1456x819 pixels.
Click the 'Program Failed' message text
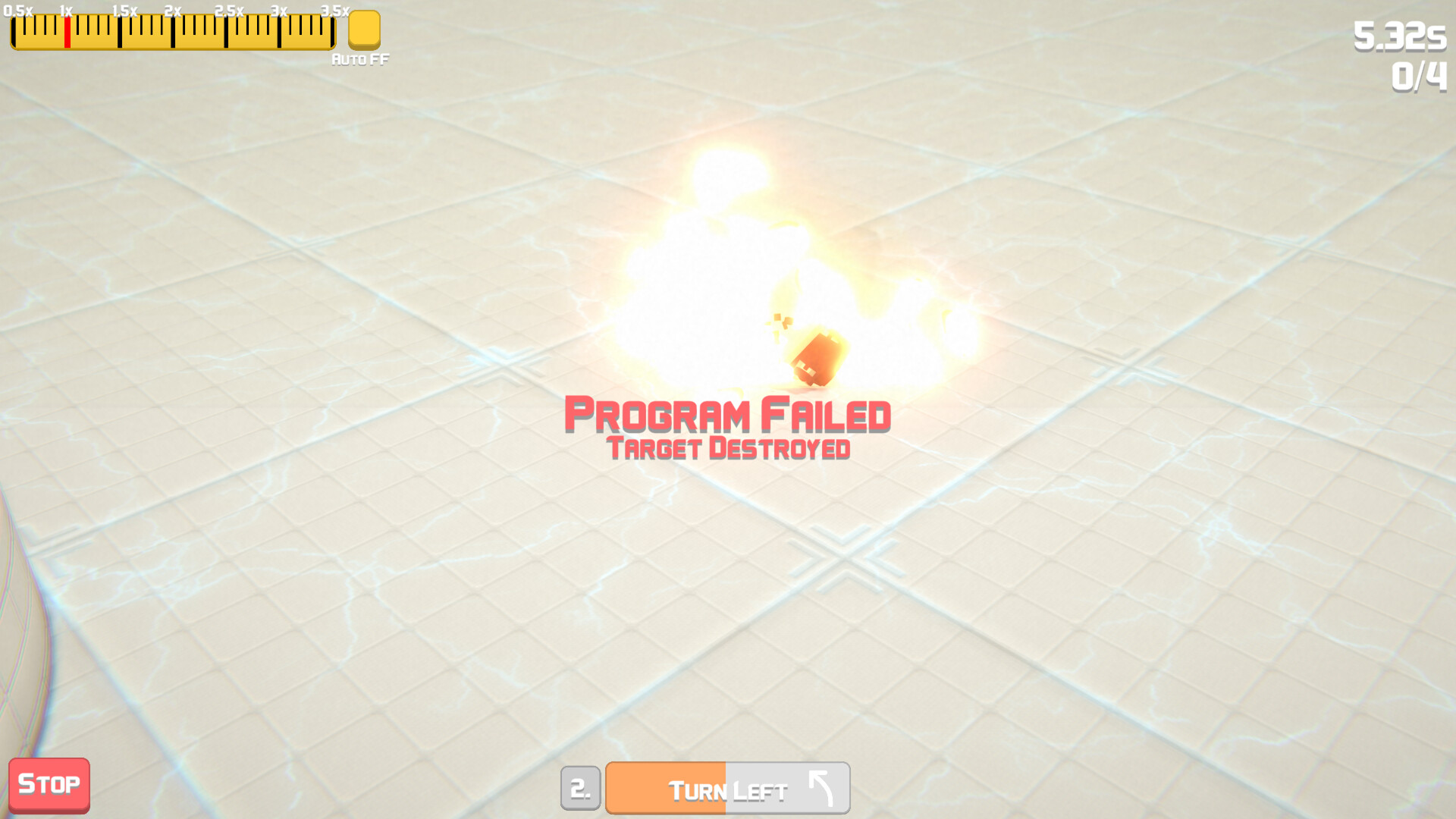click(727, 416)
